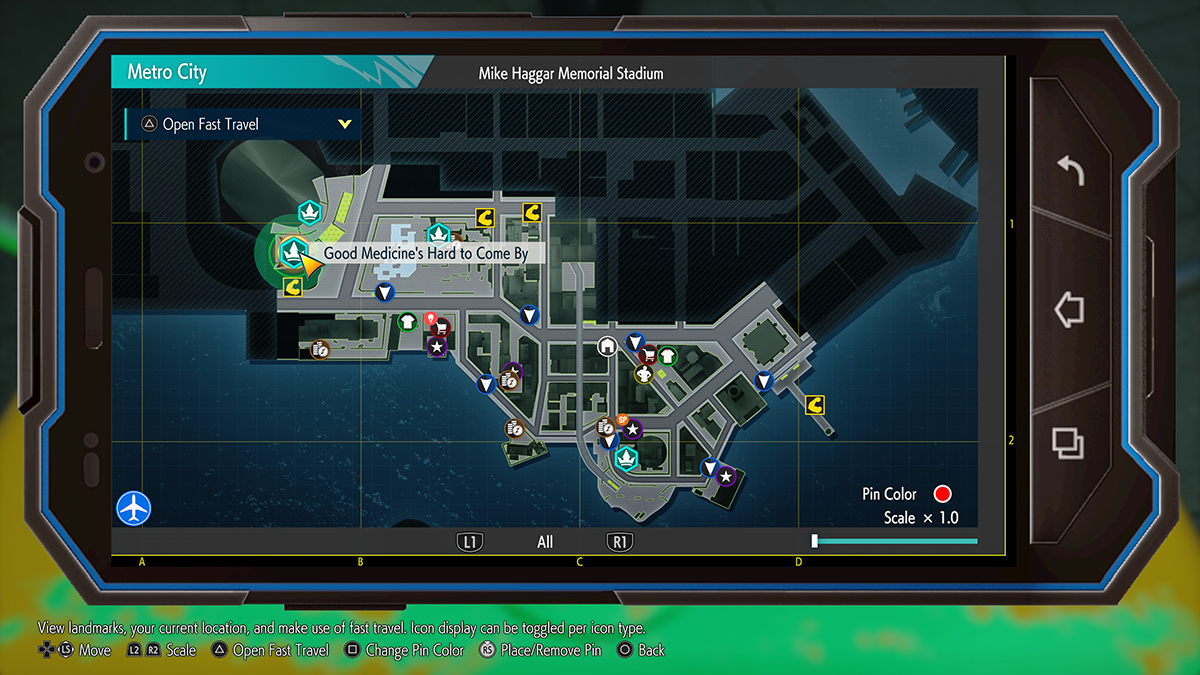
Task: Select the yellow-ringed muscular figure marker
Action: coord(644,374)
